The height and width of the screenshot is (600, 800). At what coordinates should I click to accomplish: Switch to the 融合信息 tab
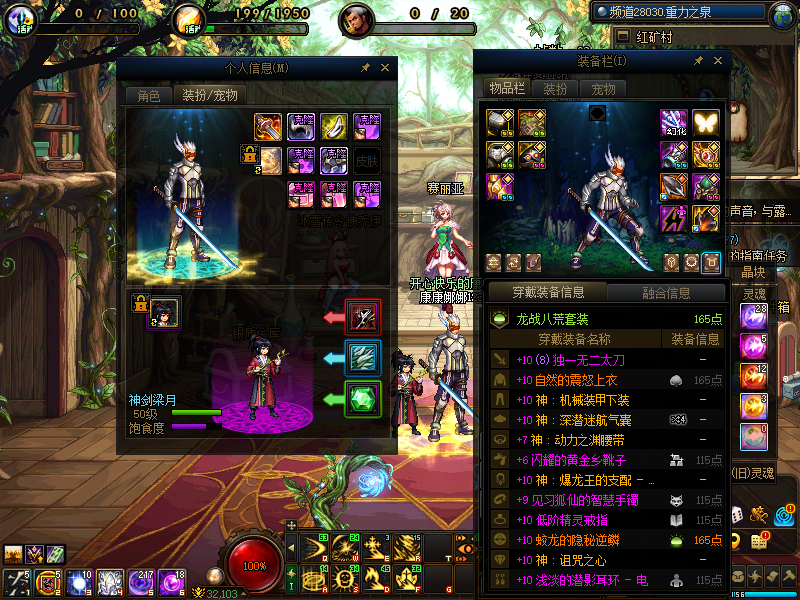pyautogui.click(x=665, y=293)
